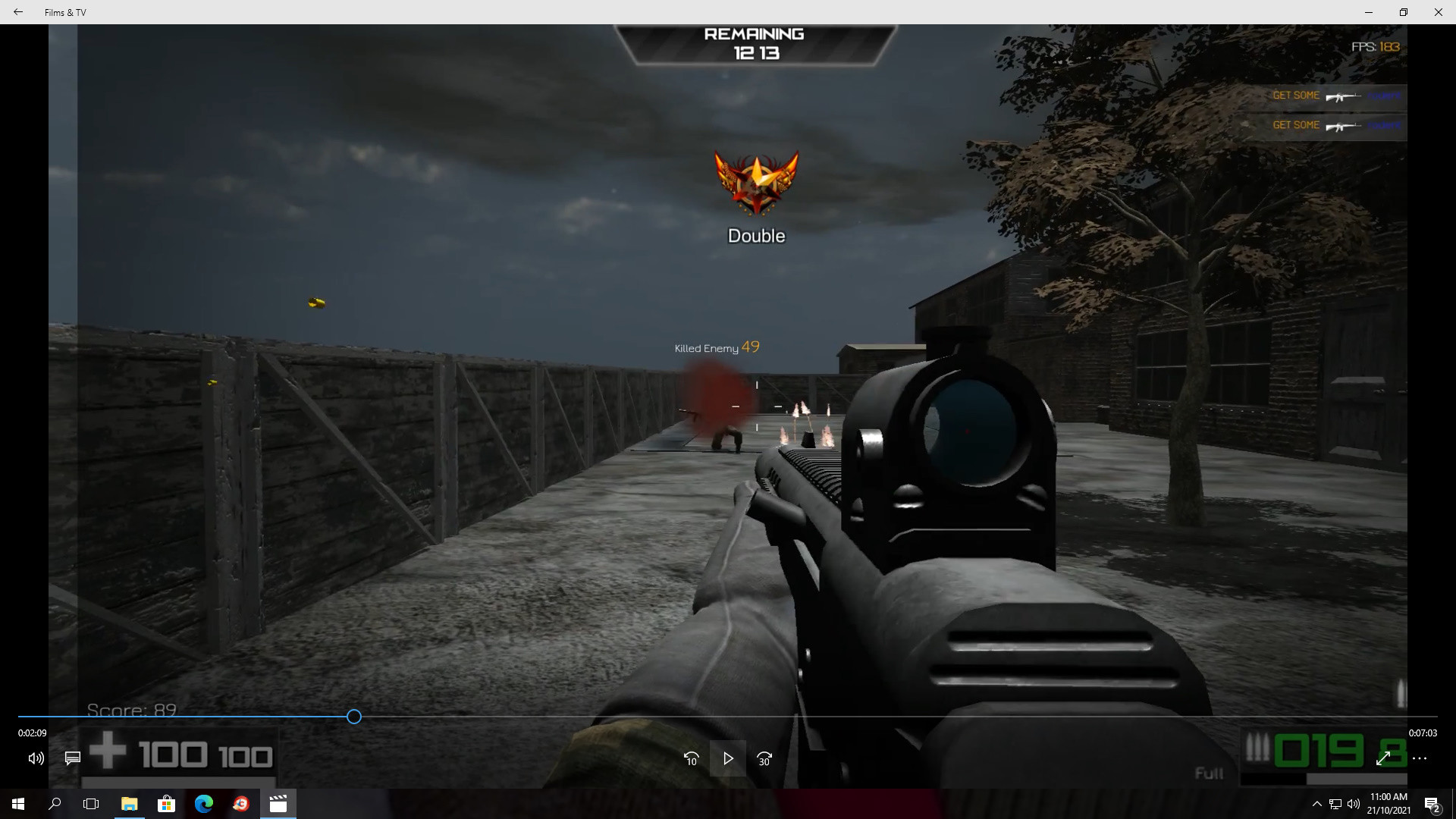This screenshot has height=819, width=1456.
Task: Open the more options playback menu
Action: (1421, 758)
